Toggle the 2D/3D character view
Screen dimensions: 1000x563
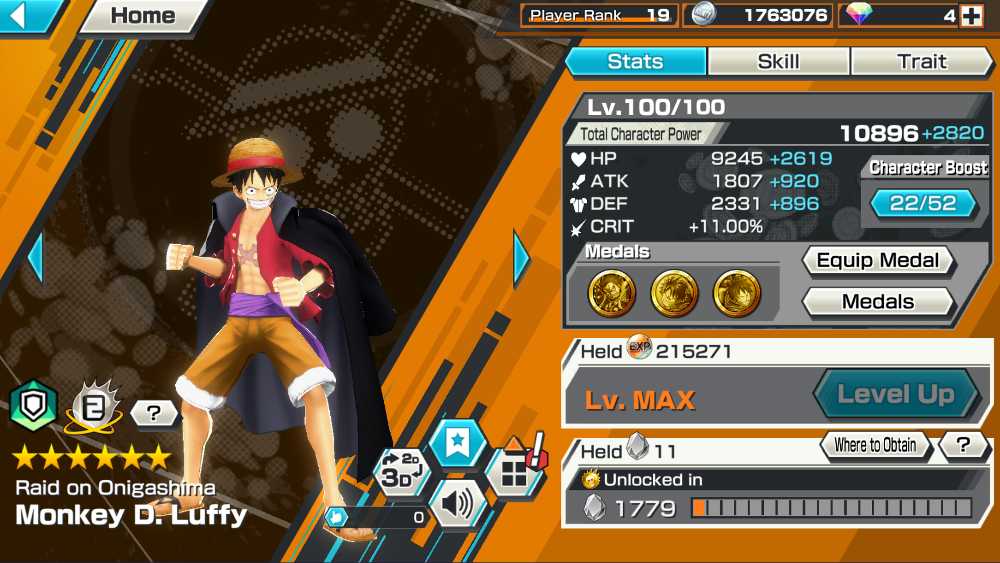[403, 472]
